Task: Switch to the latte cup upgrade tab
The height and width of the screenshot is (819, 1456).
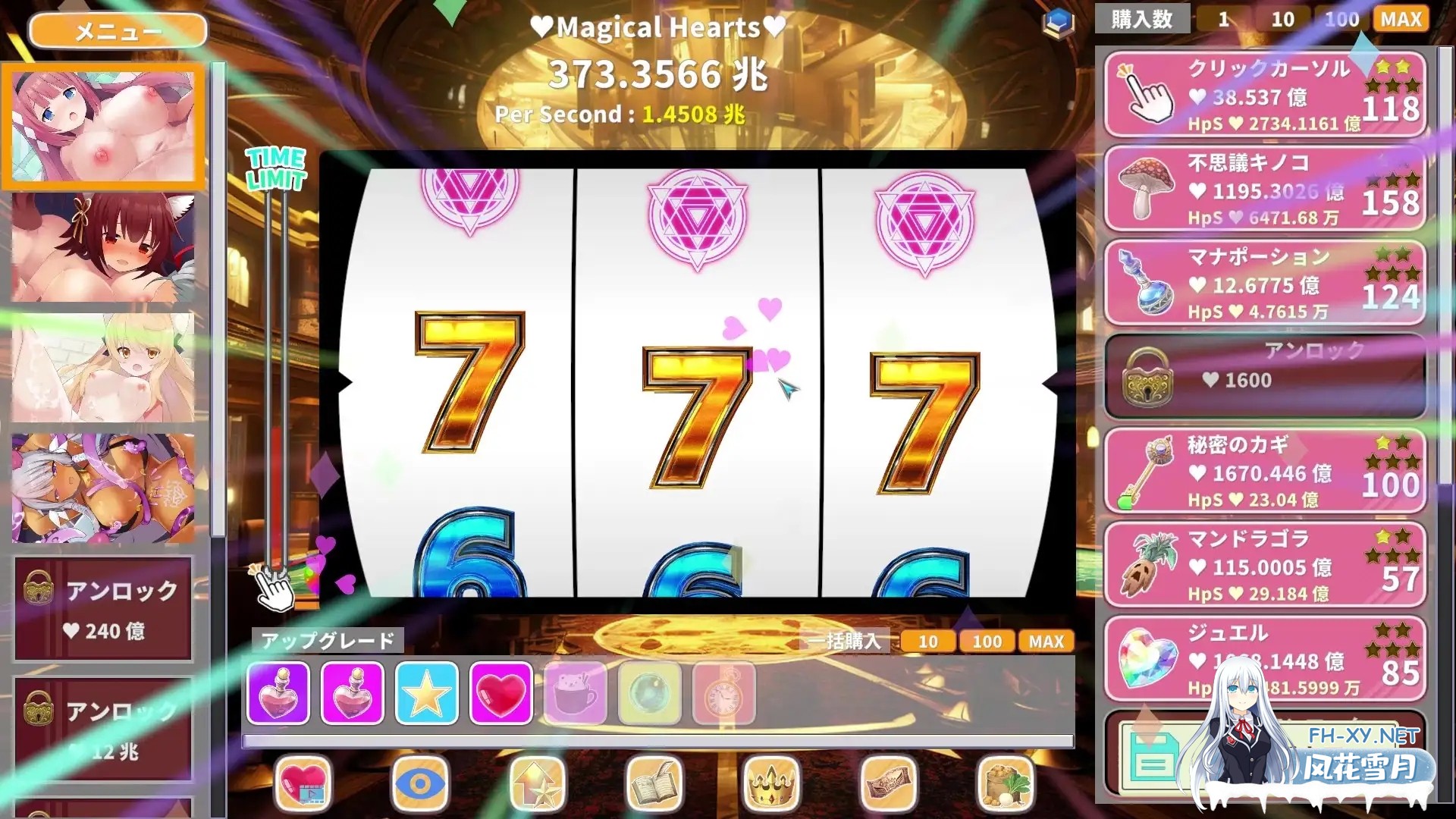Action: pos(576,694)
